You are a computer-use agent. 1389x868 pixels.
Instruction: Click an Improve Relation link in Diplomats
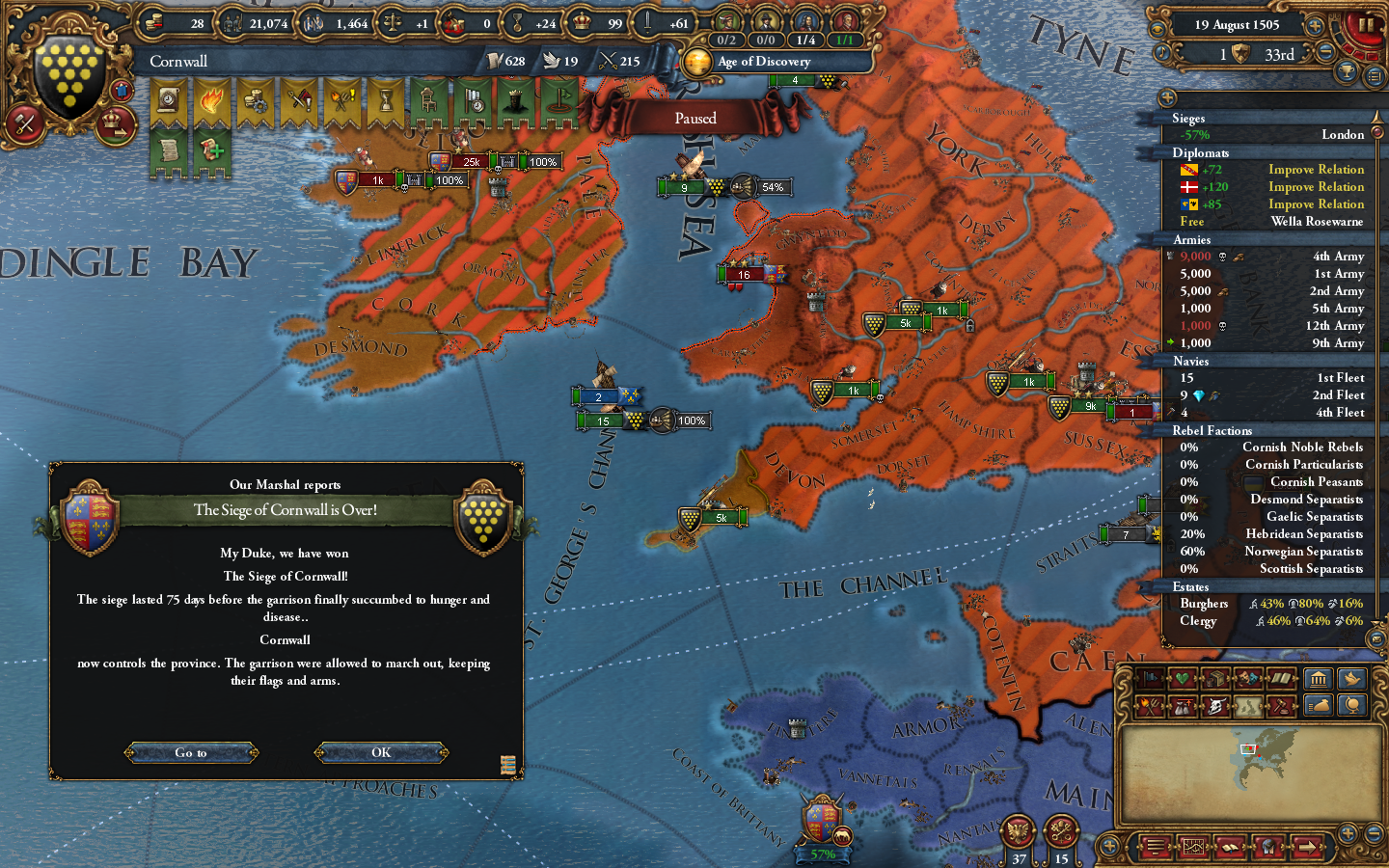click(x=1315, y=169)
